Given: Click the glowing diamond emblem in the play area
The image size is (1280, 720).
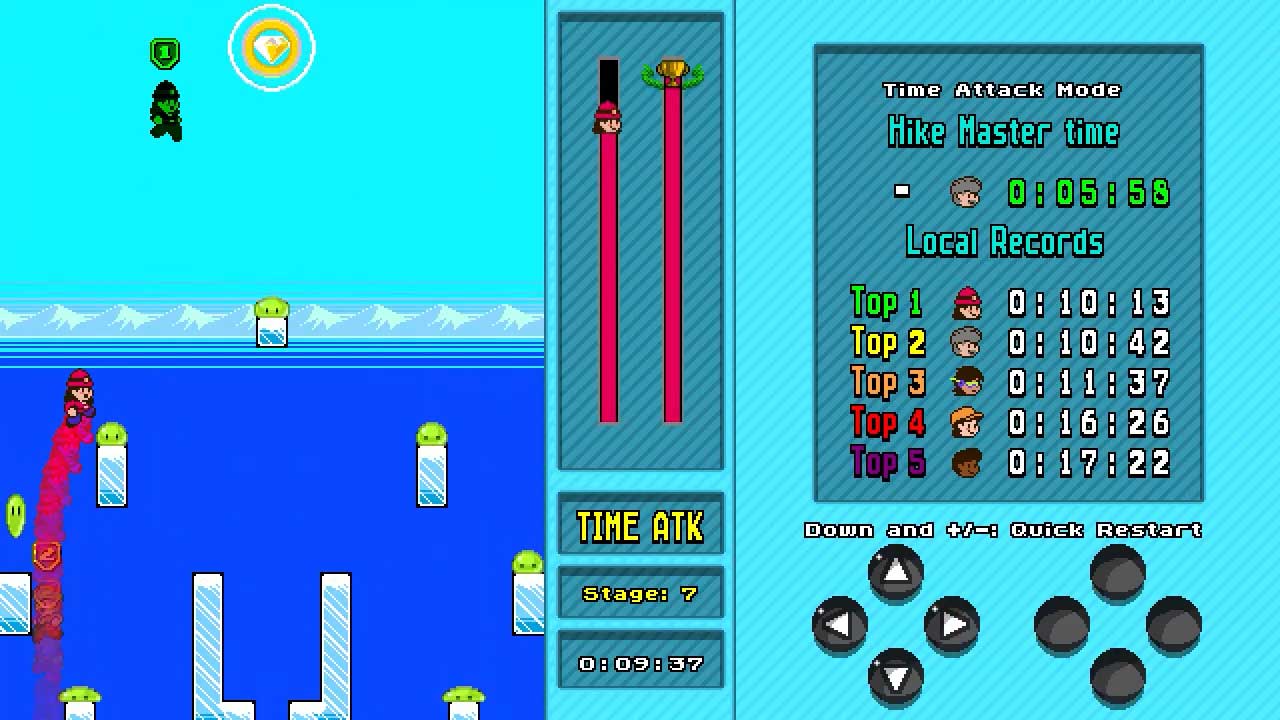Looking at the screenshot, I should coord(271,46).
